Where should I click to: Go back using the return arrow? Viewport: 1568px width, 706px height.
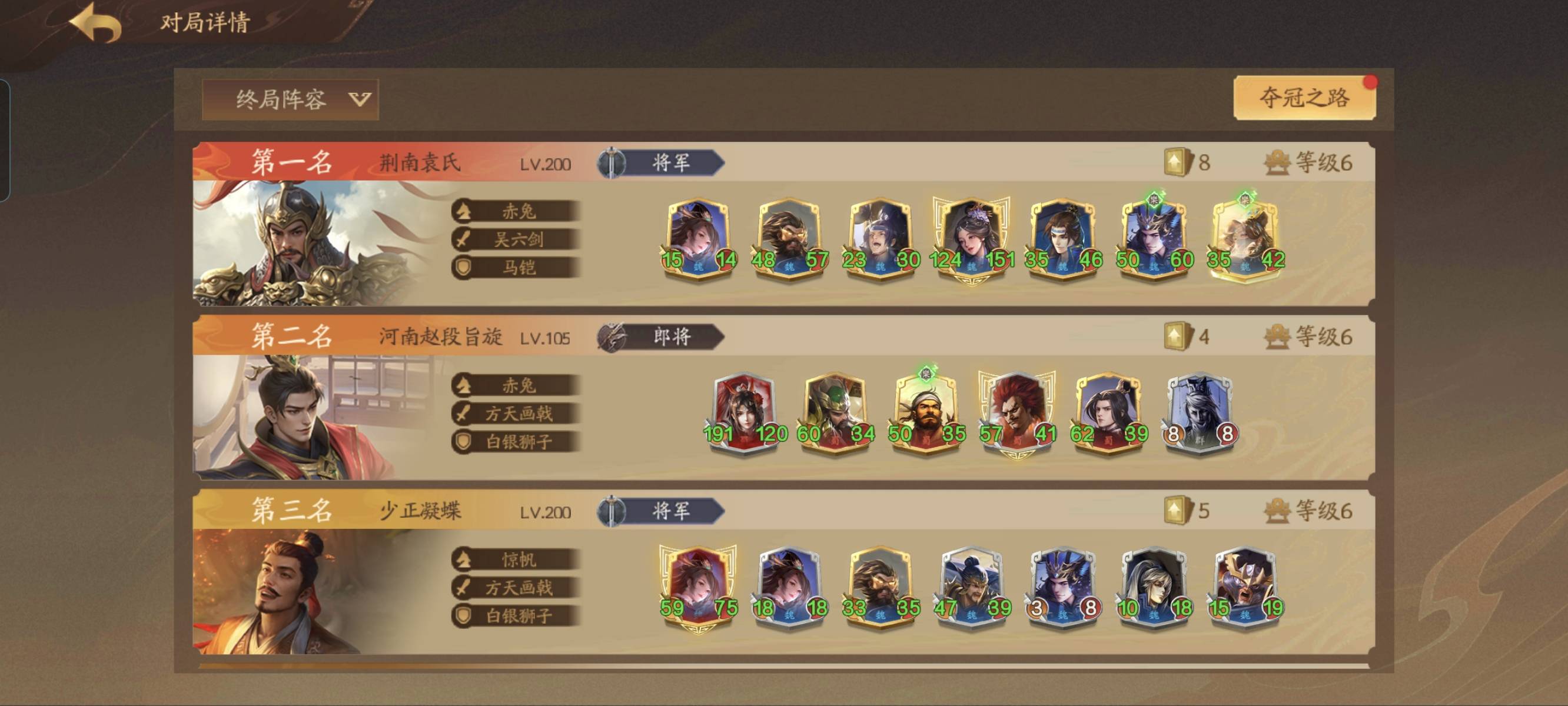coord(95,23)
